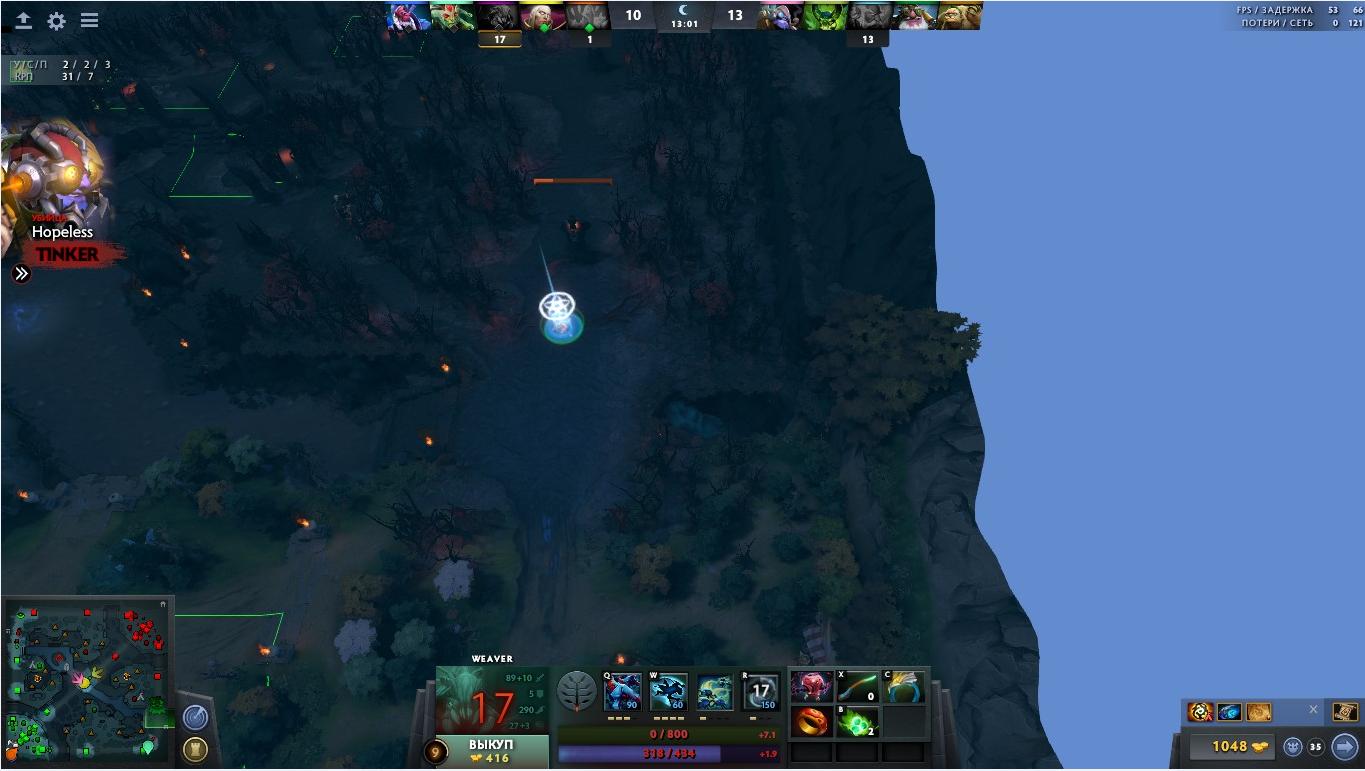Select the Time Lapse ultimate

(x=761, y=692)
